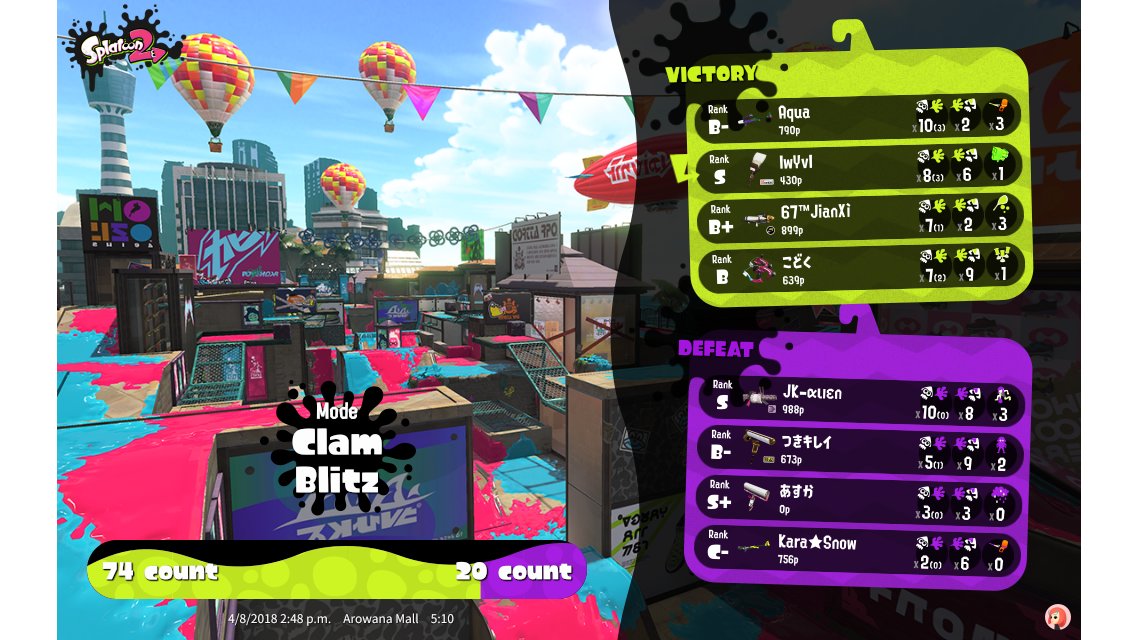
Task: Select the B-rank player こどく
Action: click(858, 266)
